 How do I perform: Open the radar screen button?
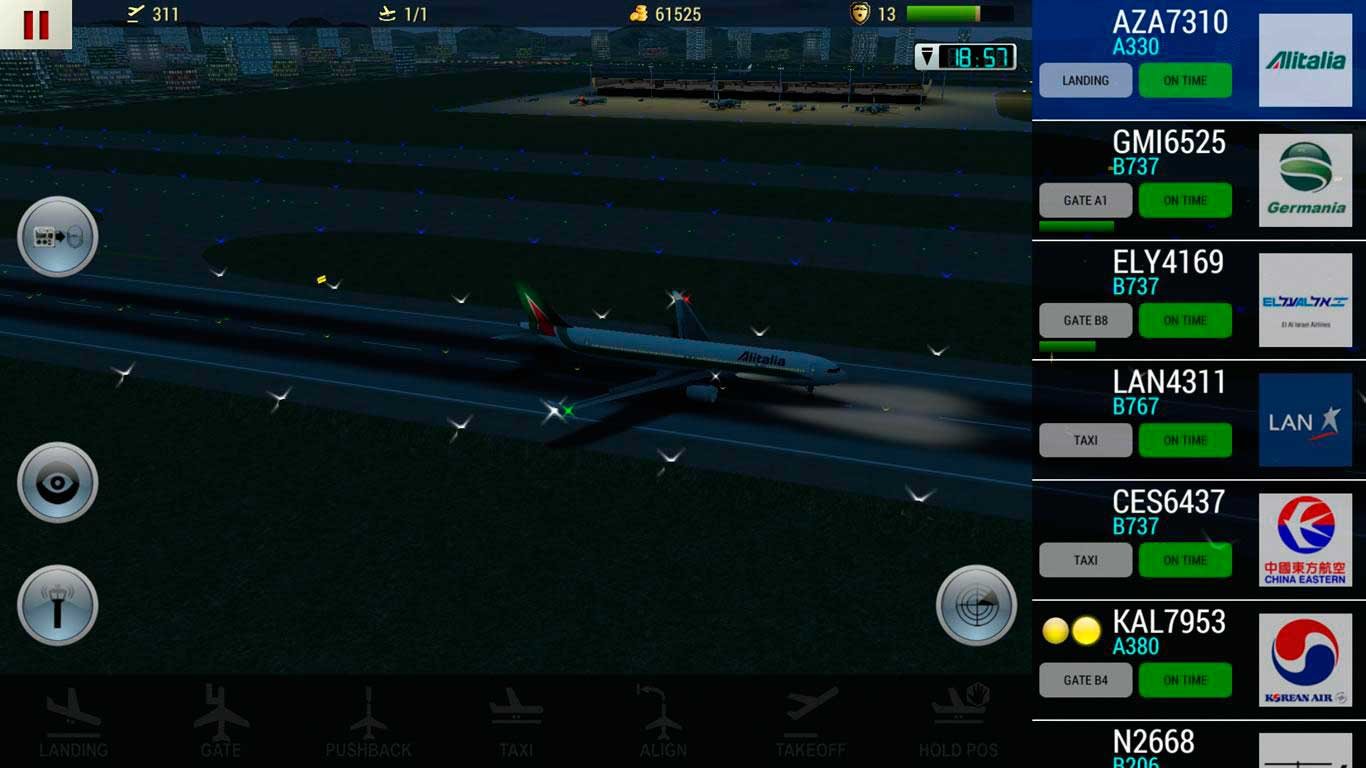click(976, 606)
